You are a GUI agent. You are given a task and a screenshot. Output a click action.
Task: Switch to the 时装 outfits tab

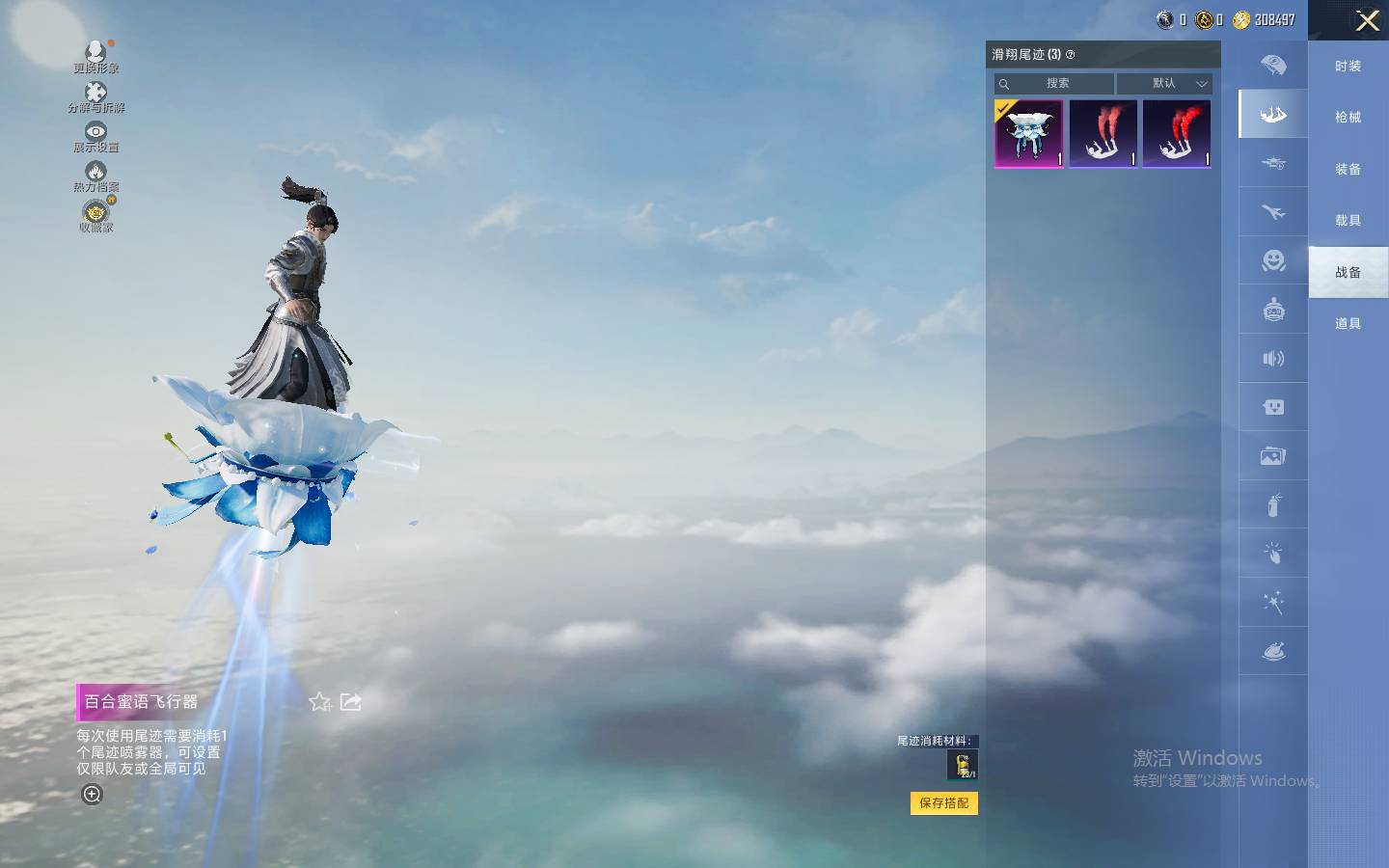(x=1348, y=67)
